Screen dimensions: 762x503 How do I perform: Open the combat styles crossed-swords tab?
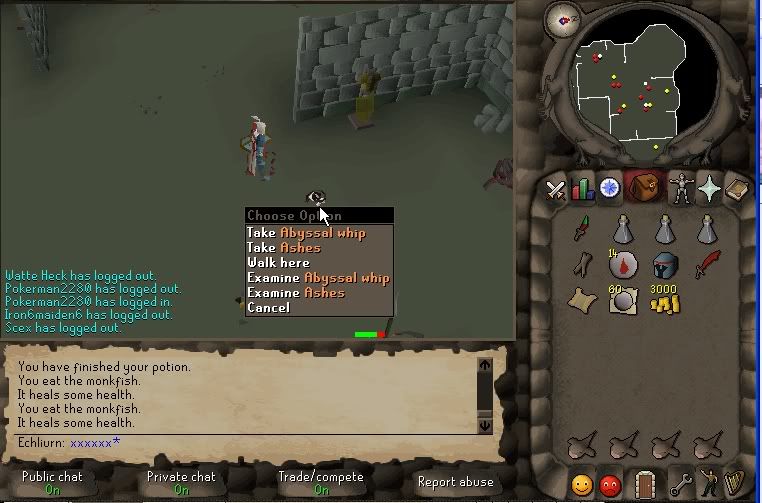[x=556, y=189]
